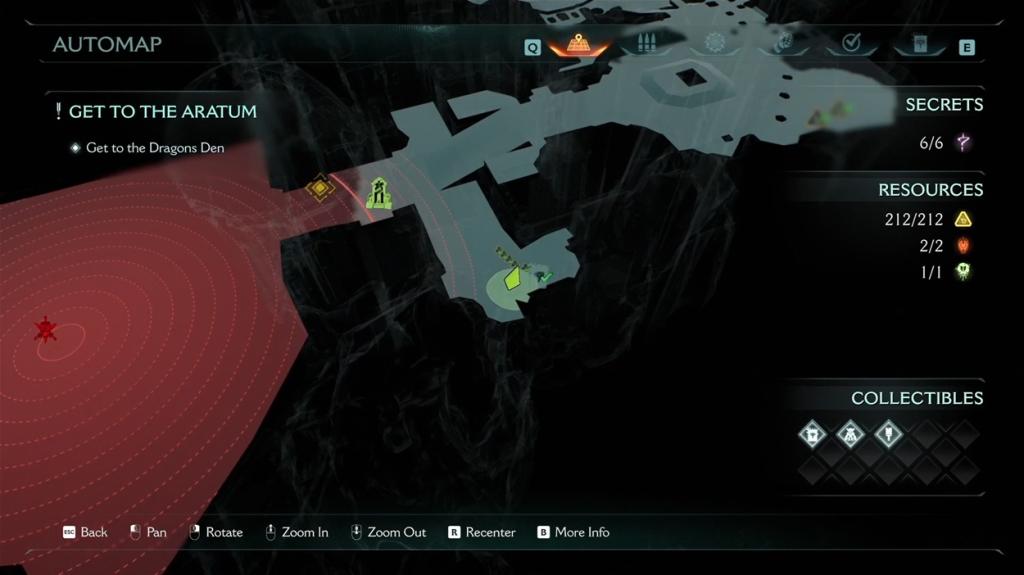The image size is (1024, 575).
Task: Click the purple Secrets icon
Action: point(963,143)
